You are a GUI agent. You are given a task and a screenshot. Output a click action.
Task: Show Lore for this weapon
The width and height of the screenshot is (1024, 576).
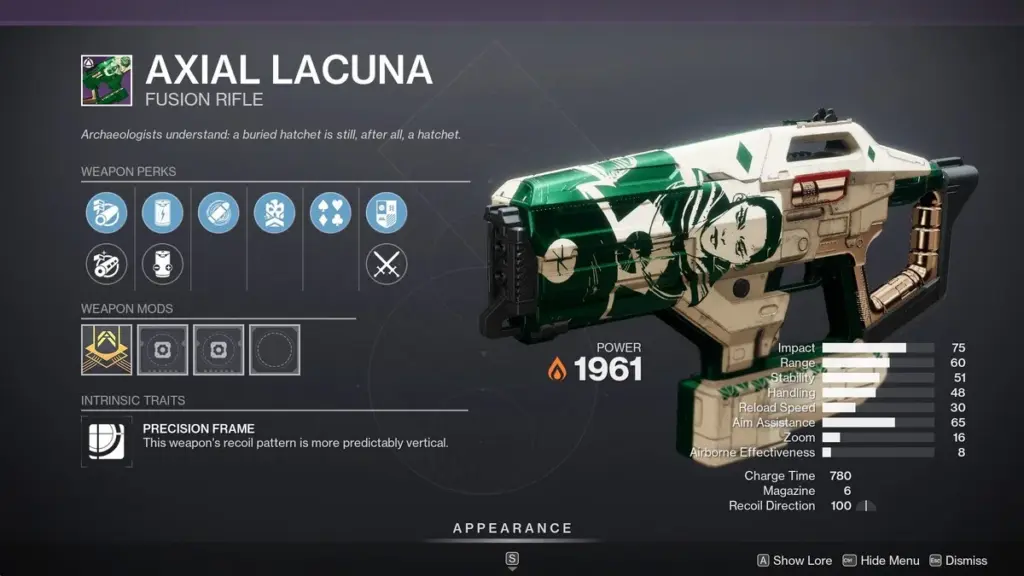coord(794,561)
